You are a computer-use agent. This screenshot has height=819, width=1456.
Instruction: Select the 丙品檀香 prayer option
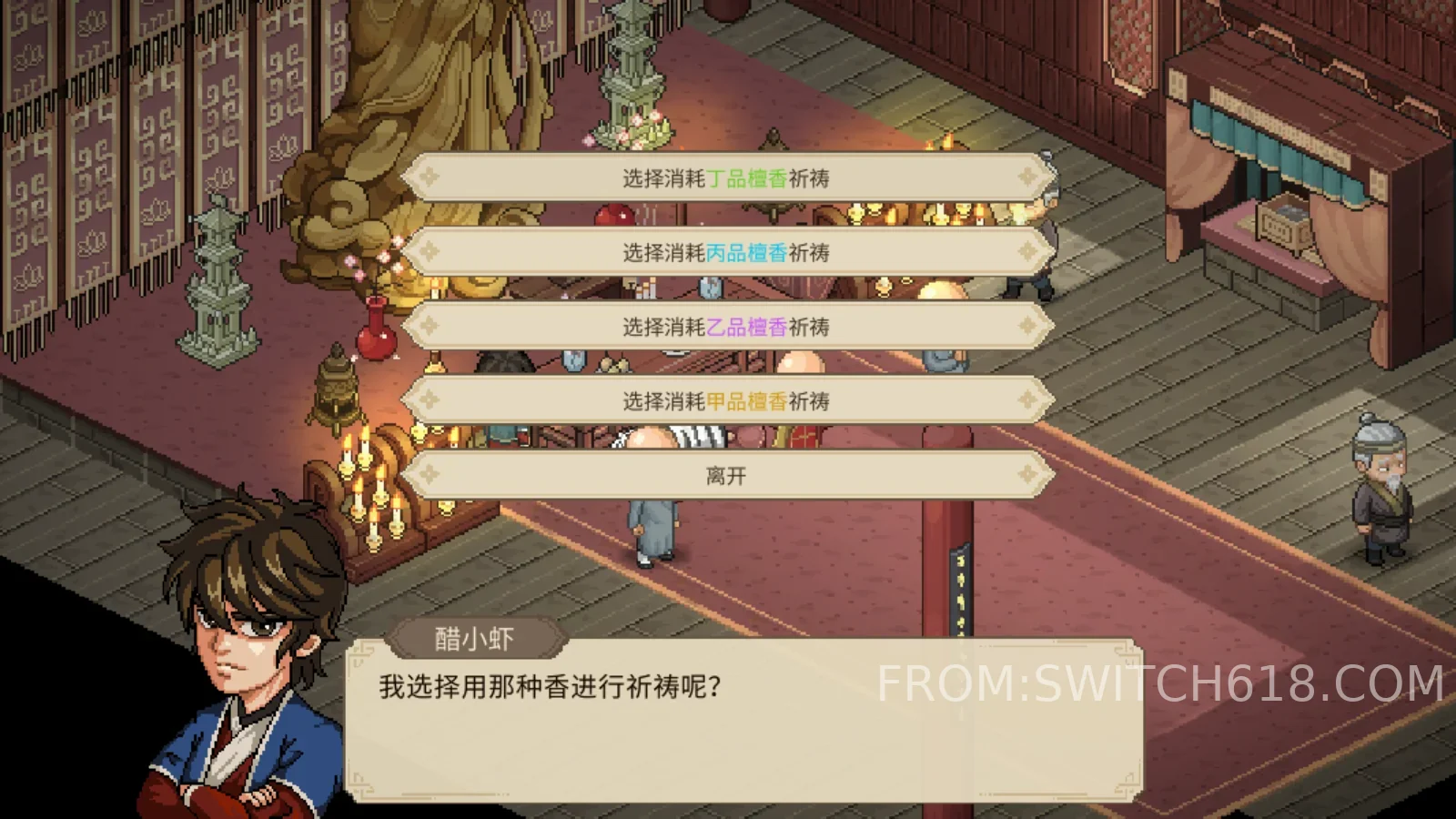point(728,252)
